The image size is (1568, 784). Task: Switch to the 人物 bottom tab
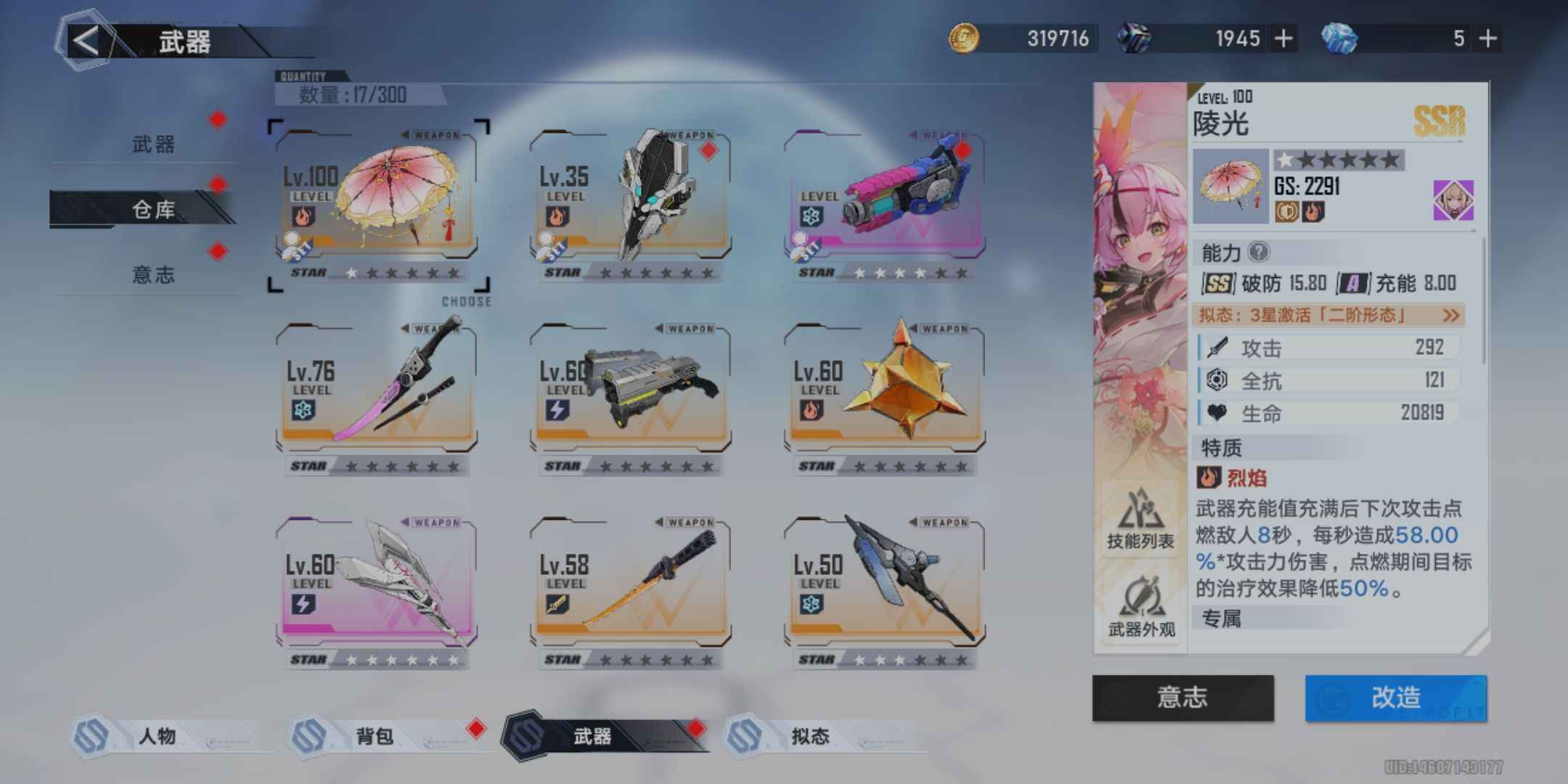pos(157,736)
